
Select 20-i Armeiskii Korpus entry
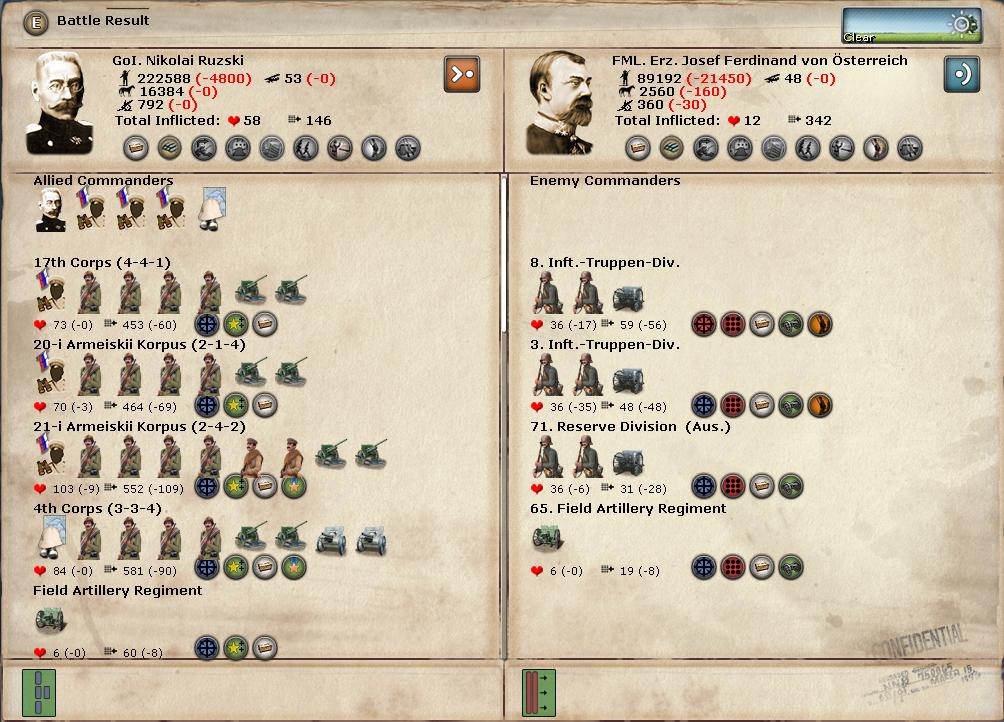[x=124, y=345]
